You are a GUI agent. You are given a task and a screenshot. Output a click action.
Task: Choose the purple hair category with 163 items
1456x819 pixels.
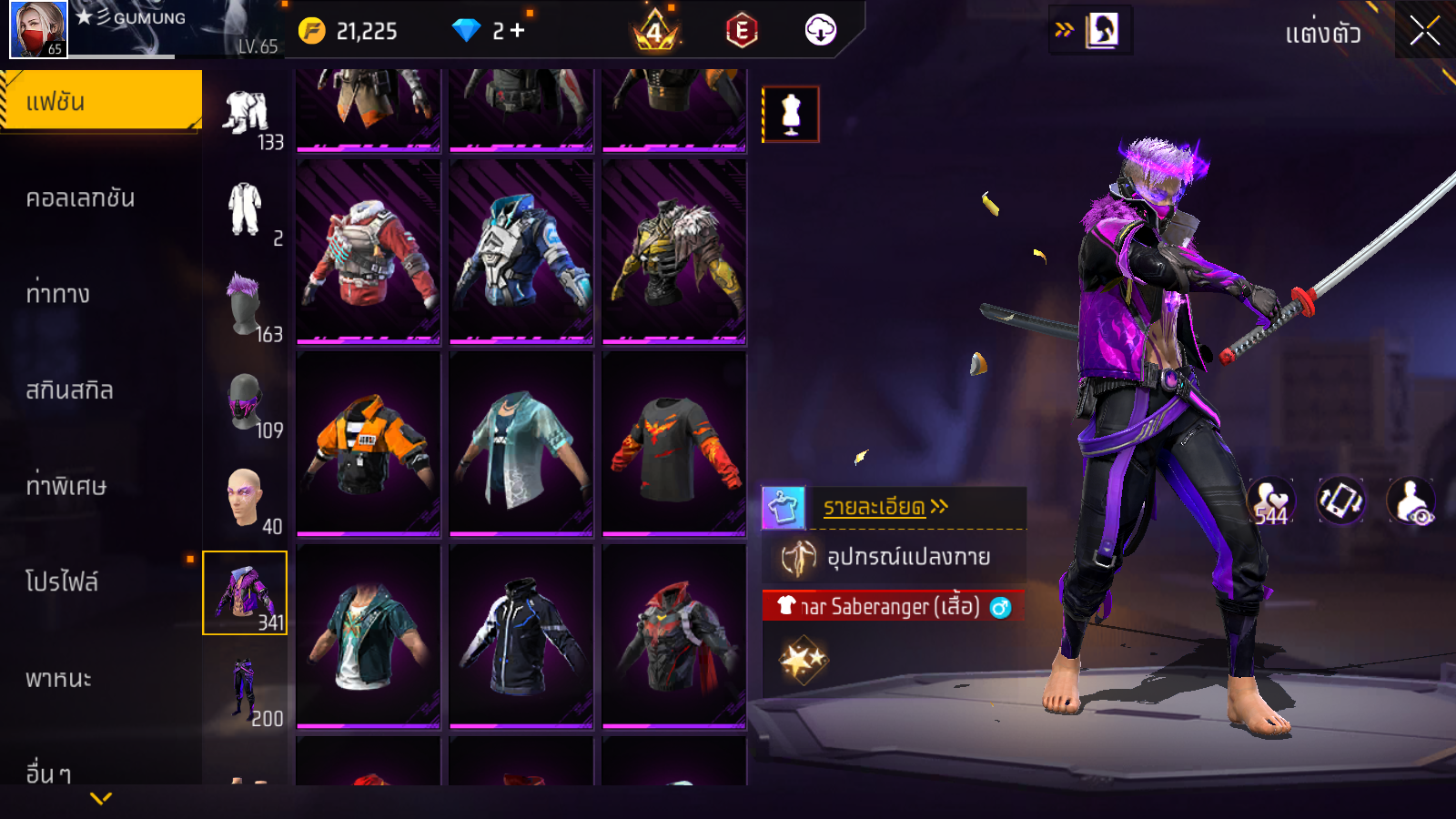245,306
